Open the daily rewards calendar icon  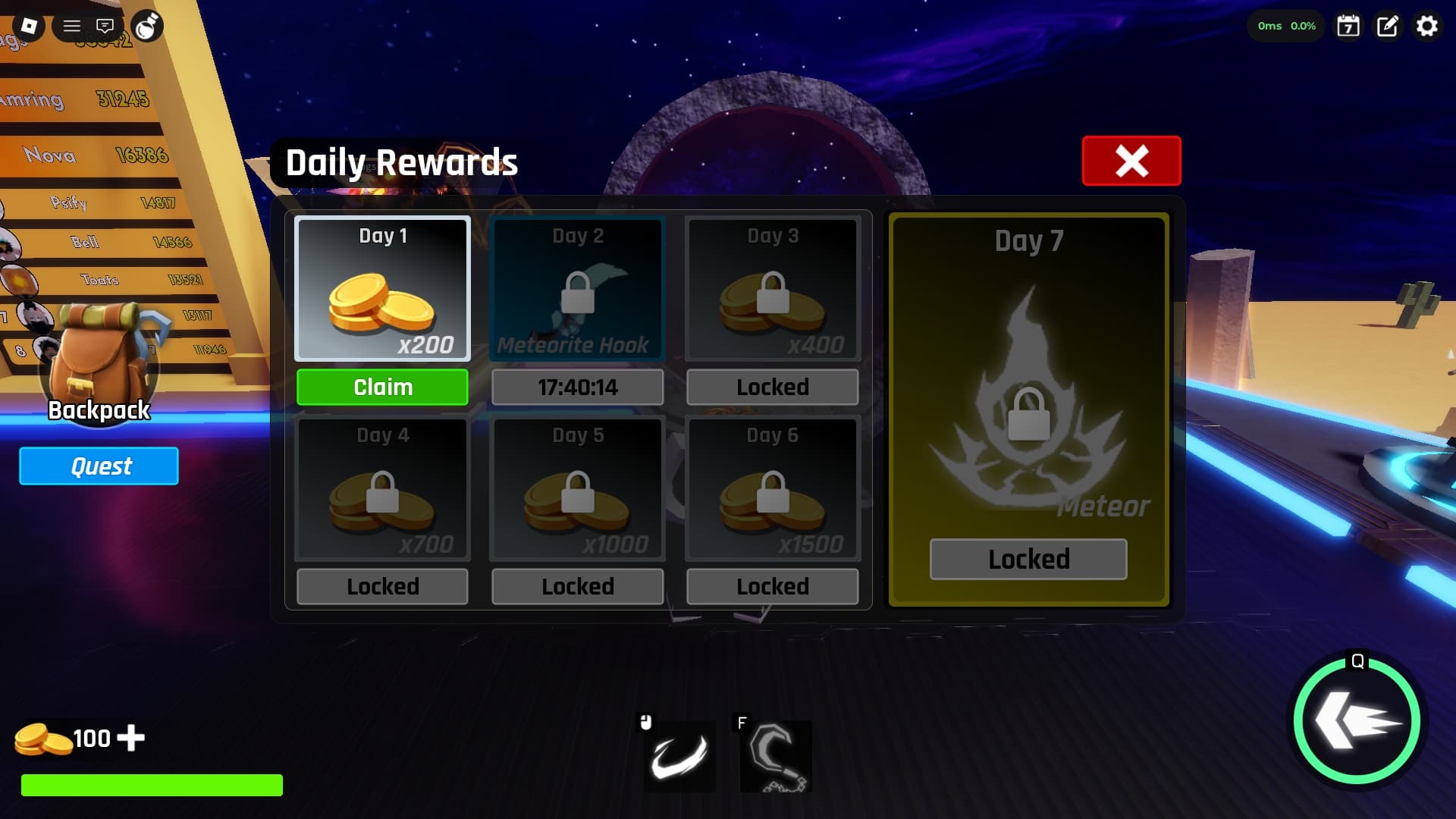pos(1348,26)
